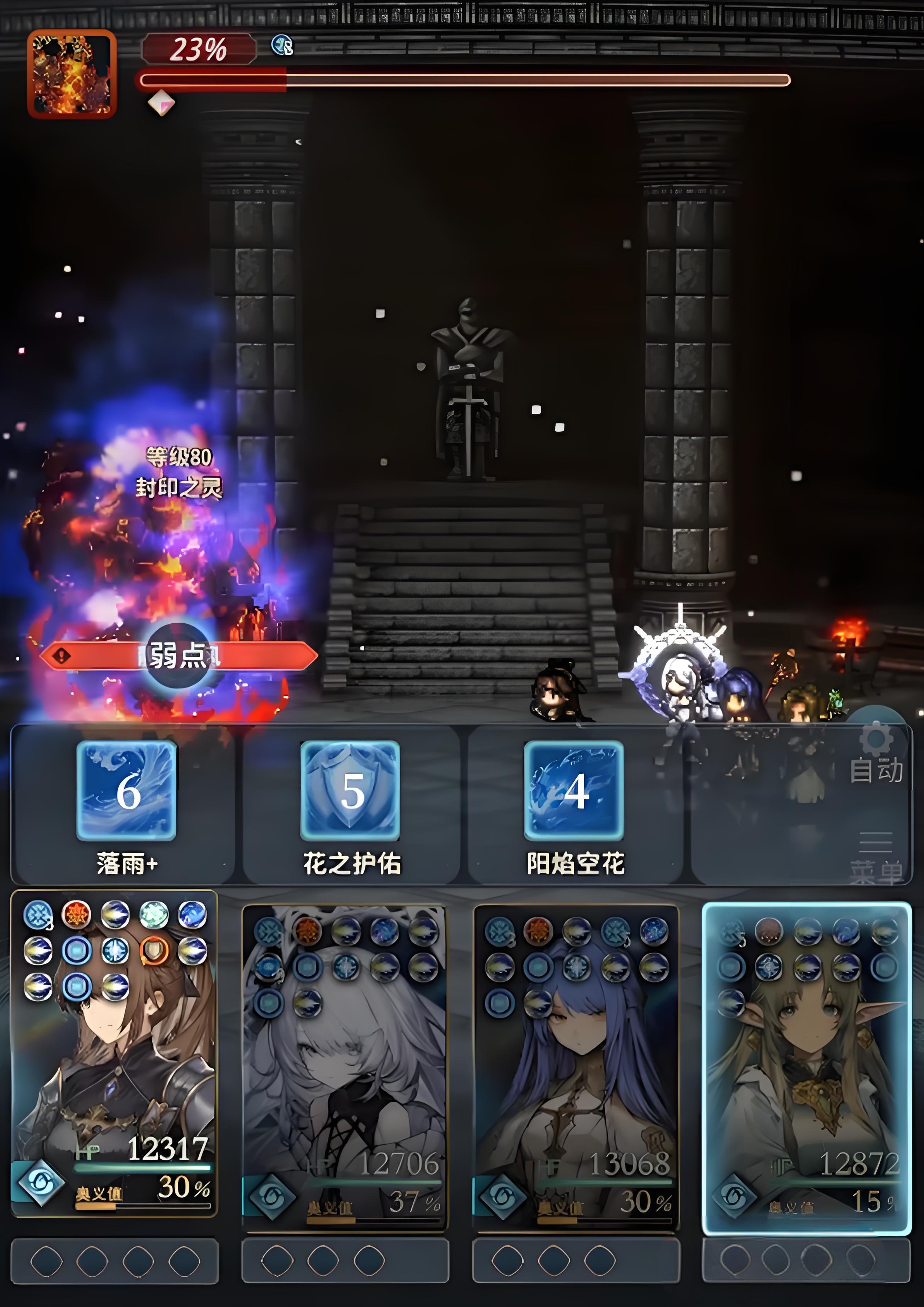Viewport: 924px width, 1307px height.
Task: Tap the fiery boss portrait
Action: click(x=72, y=74)
